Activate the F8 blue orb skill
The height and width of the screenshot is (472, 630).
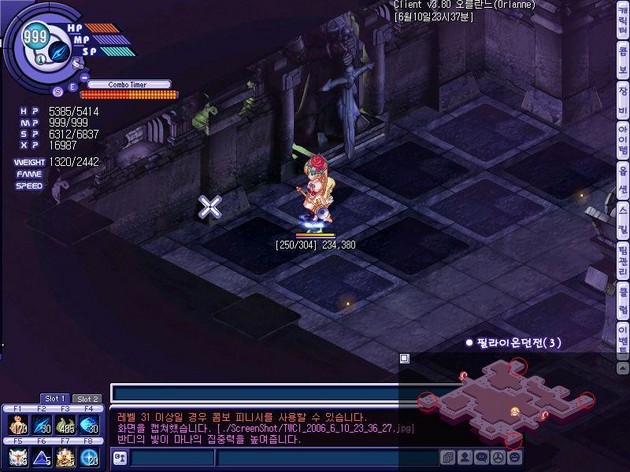pos(90,457)
